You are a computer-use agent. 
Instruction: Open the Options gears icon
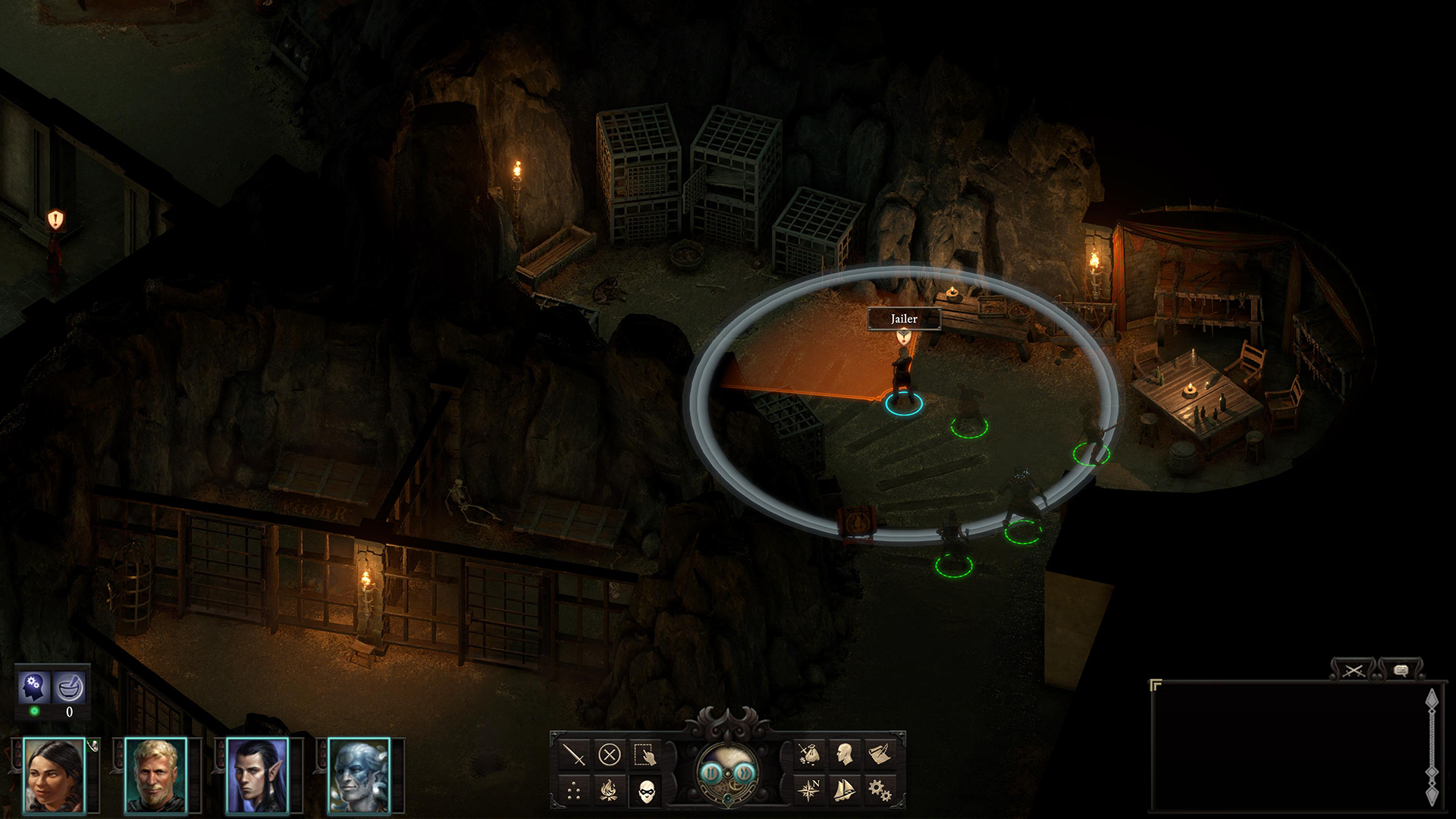point(880,791)
